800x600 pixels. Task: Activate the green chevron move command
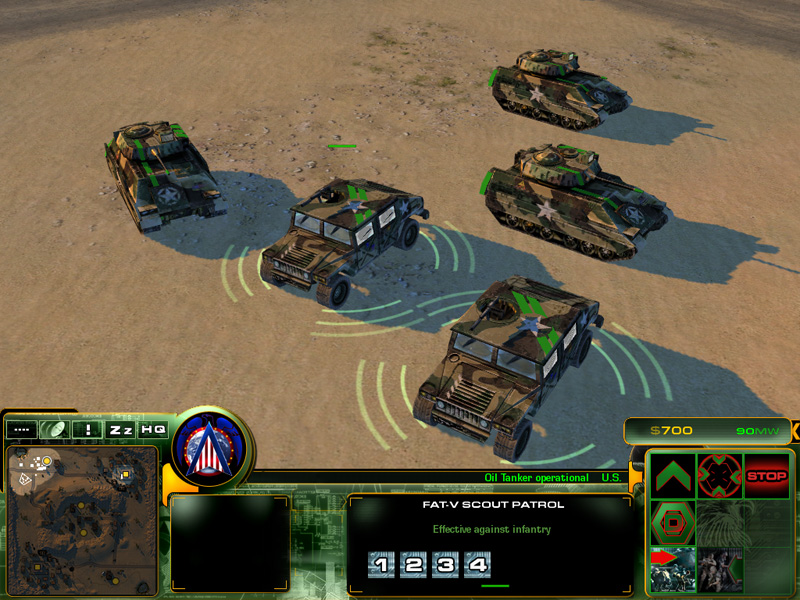point(673,475)
